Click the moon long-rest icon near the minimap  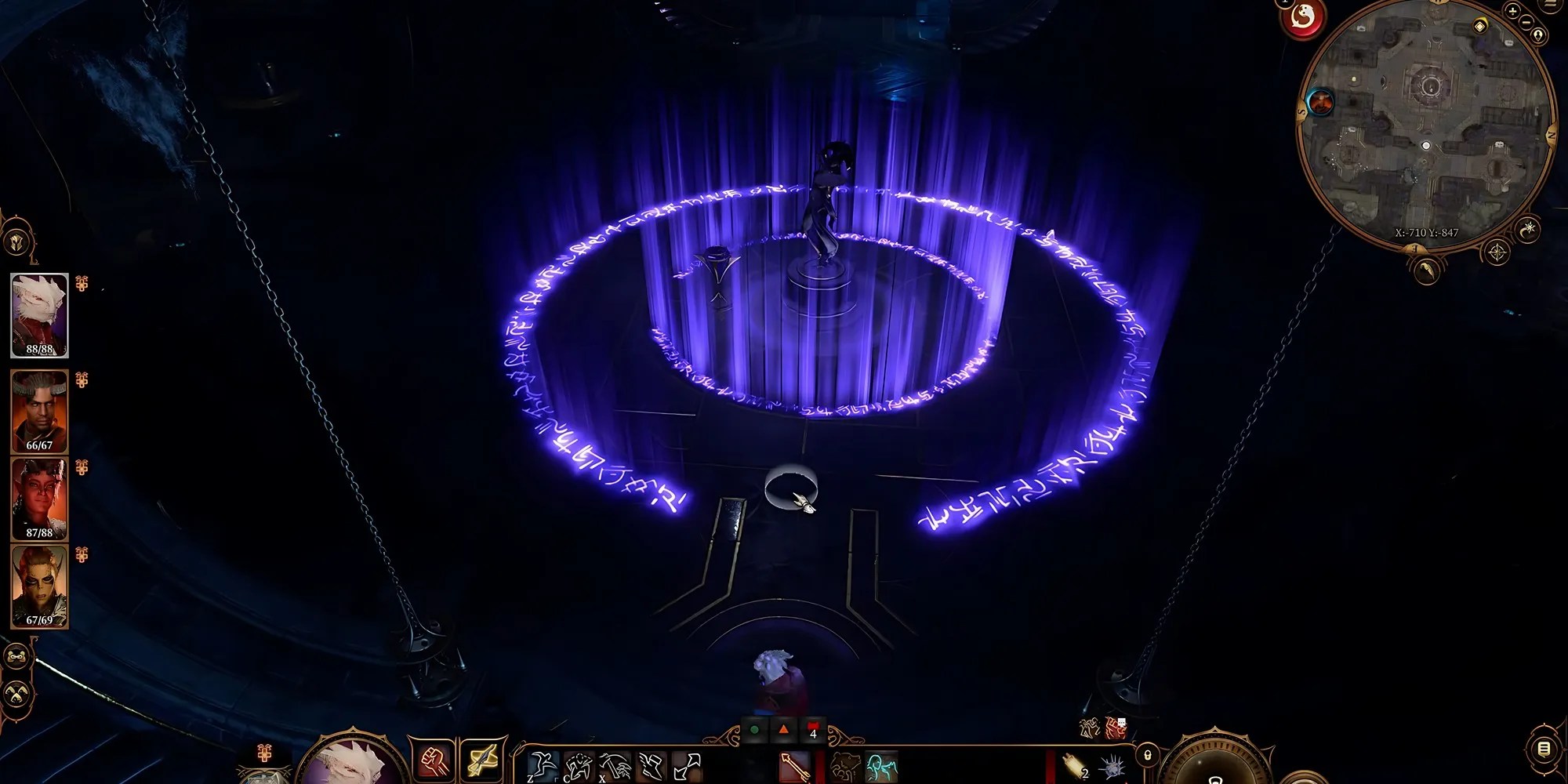tap(1527, 230)
